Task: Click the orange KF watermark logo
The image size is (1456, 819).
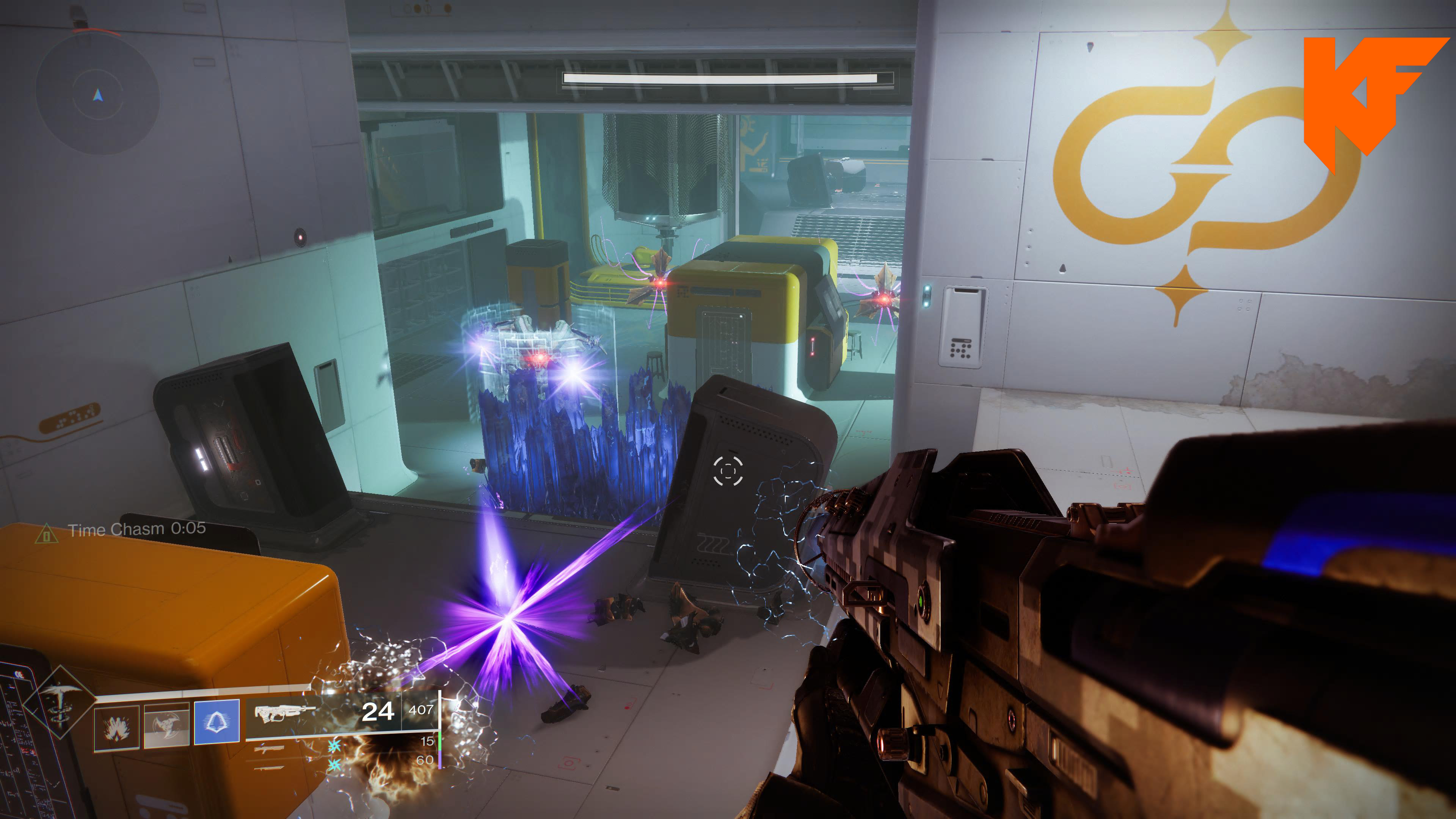Action: [x=1368, y=96]
